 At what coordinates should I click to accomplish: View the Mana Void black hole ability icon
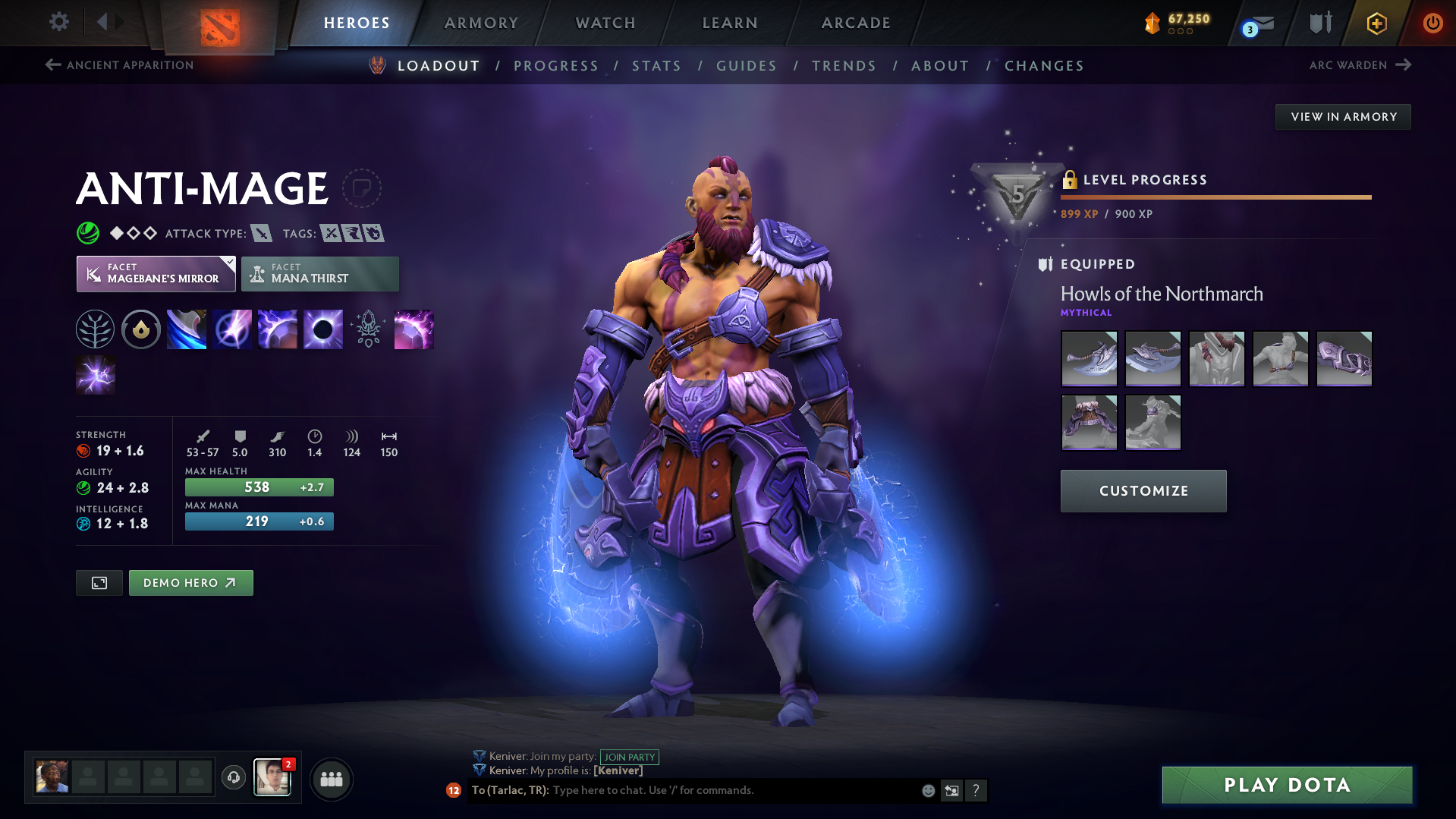click(x=322, y=329)
